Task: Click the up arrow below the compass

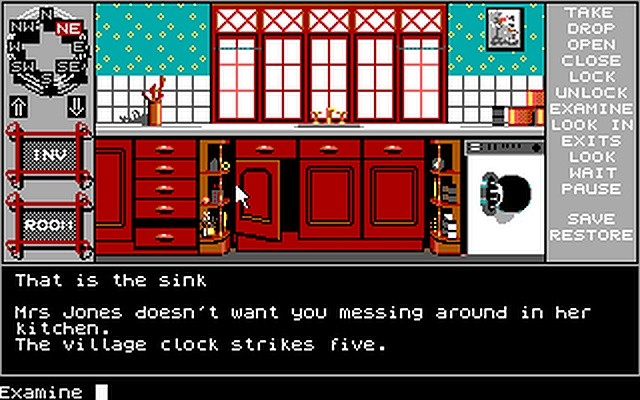Action: [x=20, y=106]
